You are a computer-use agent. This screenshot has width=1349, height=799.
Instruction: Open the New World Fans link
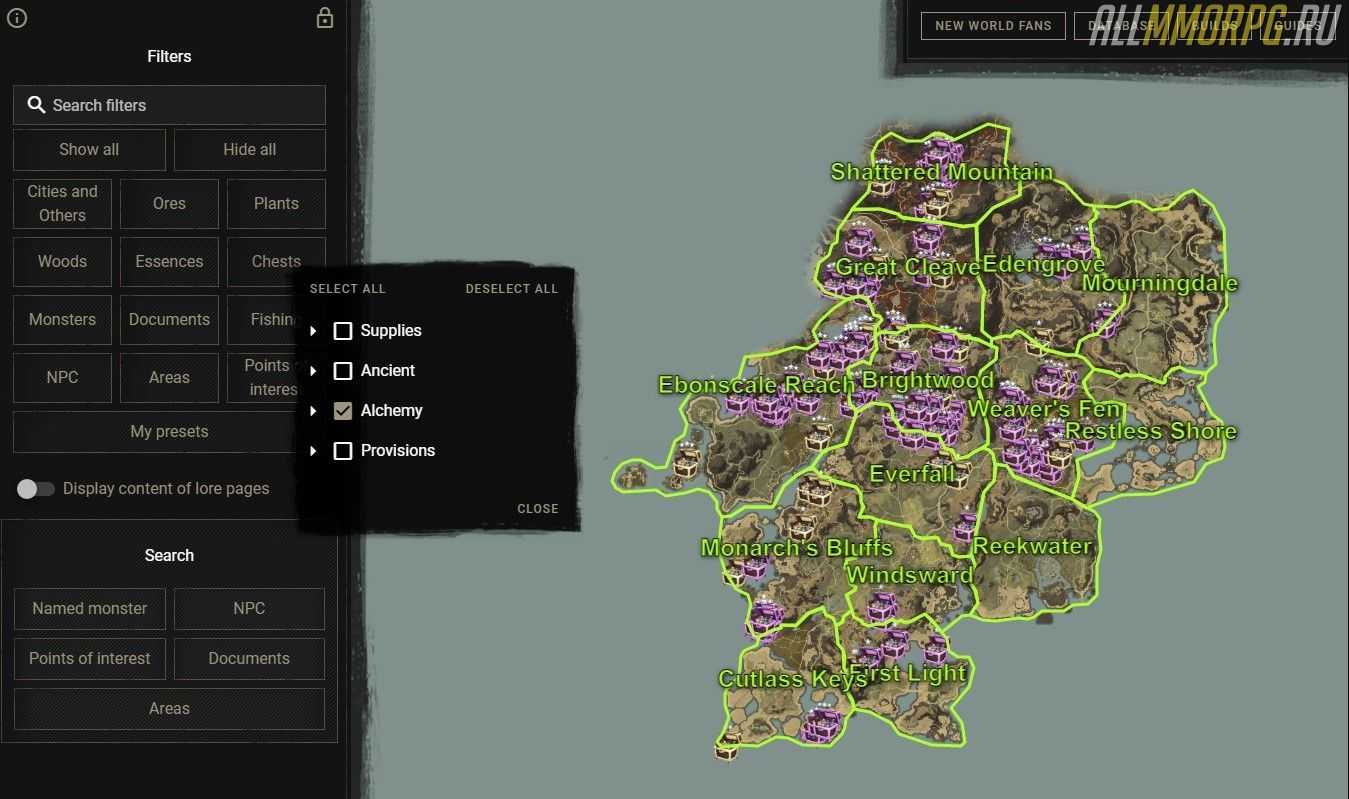tap(993, 26)
